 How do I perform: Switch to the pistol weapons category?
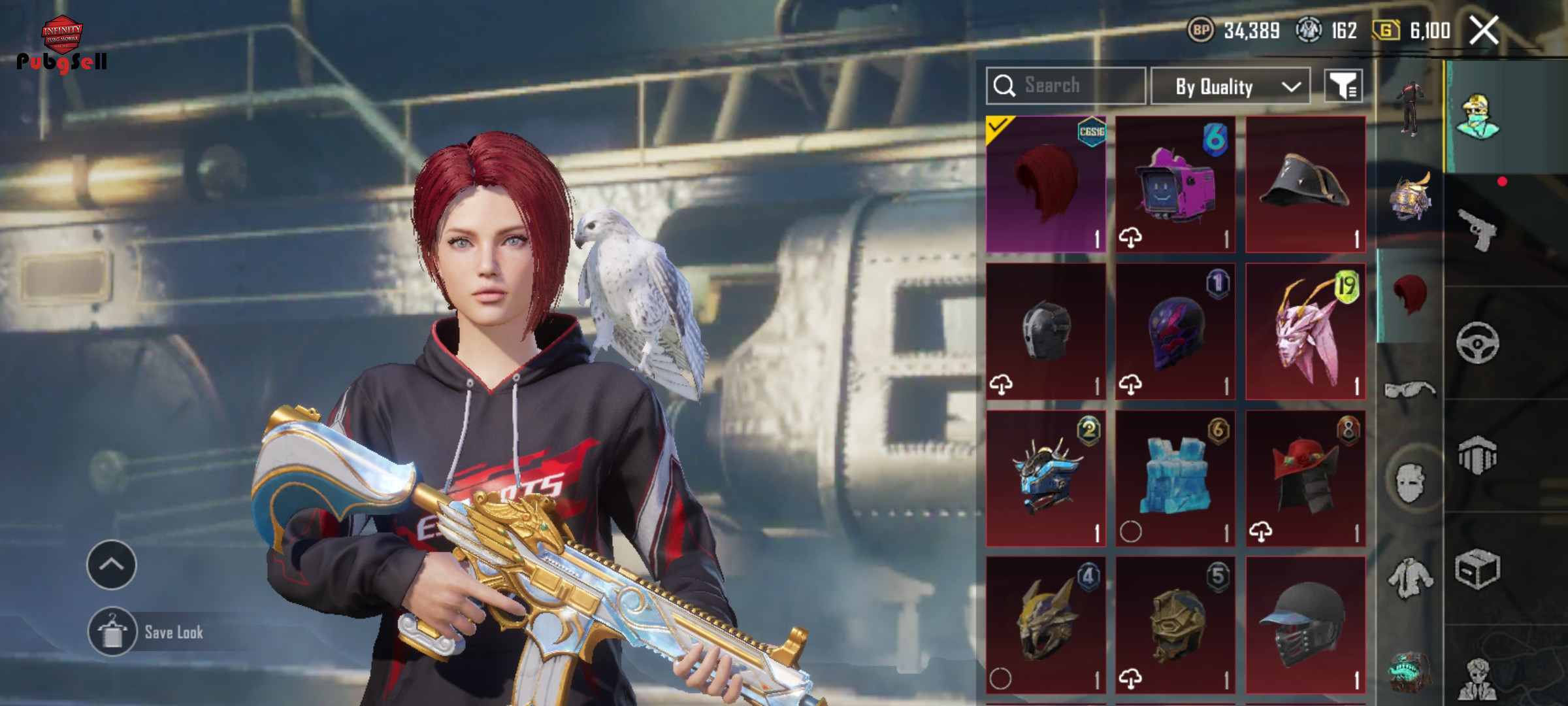pyautogui.click(x=1478, y=229)
